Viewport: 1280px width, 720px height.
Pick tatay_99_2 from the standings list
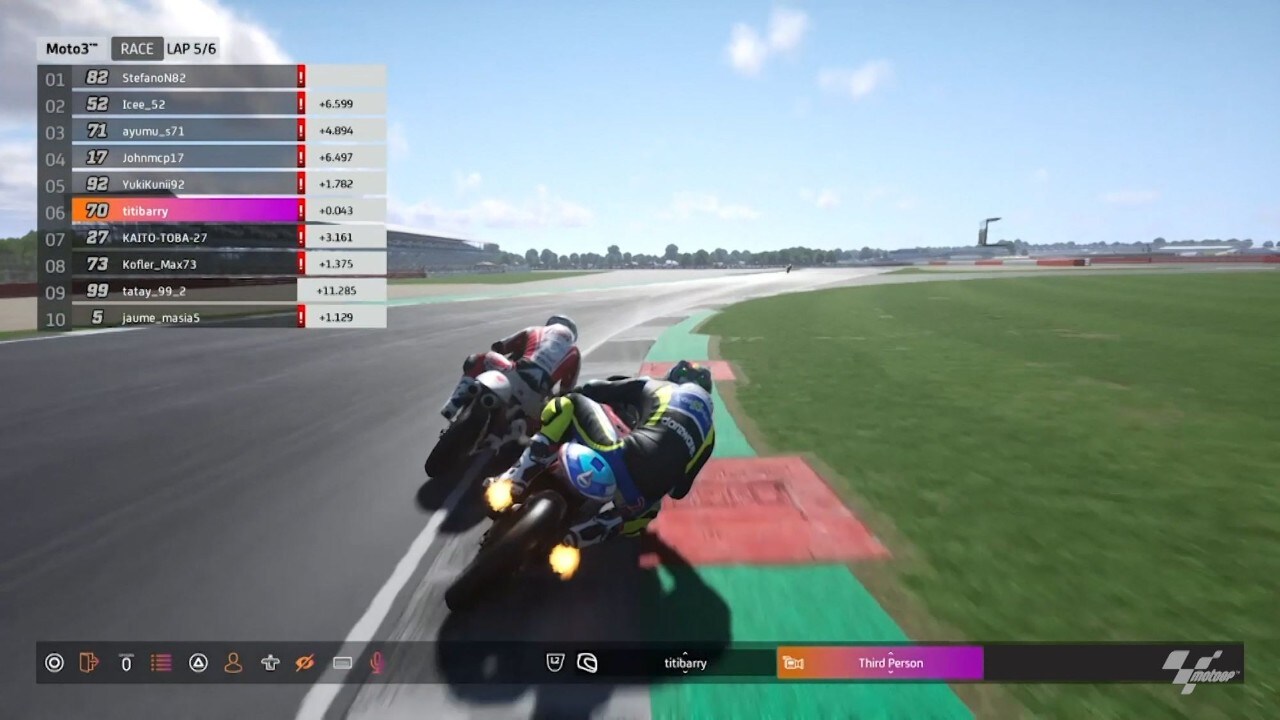(x=185, y=291)
